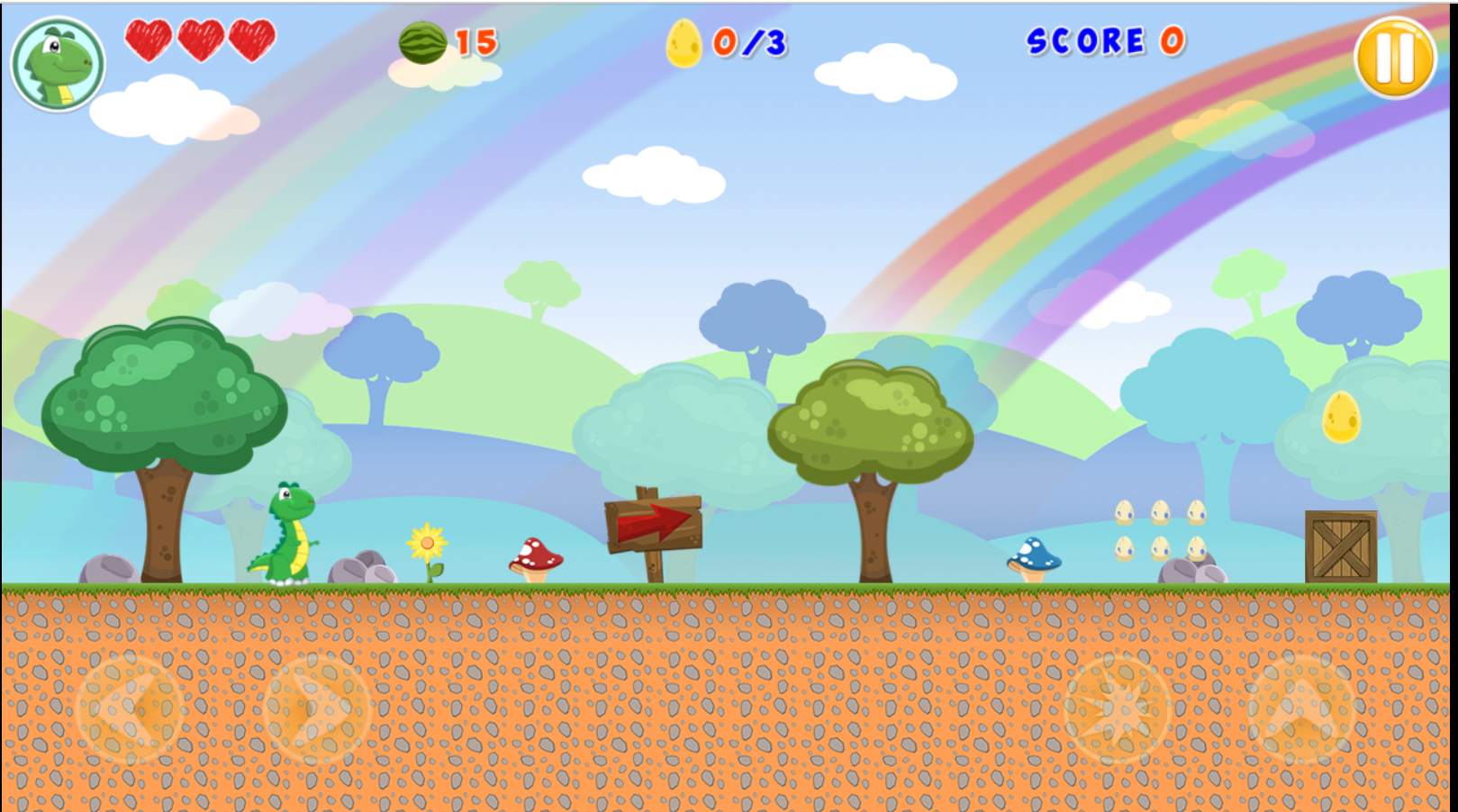Tap the attack action button
Image resolution: width=1458 pixels, height=812 pixels.
pyautogui.click(x=1118, y=709)
